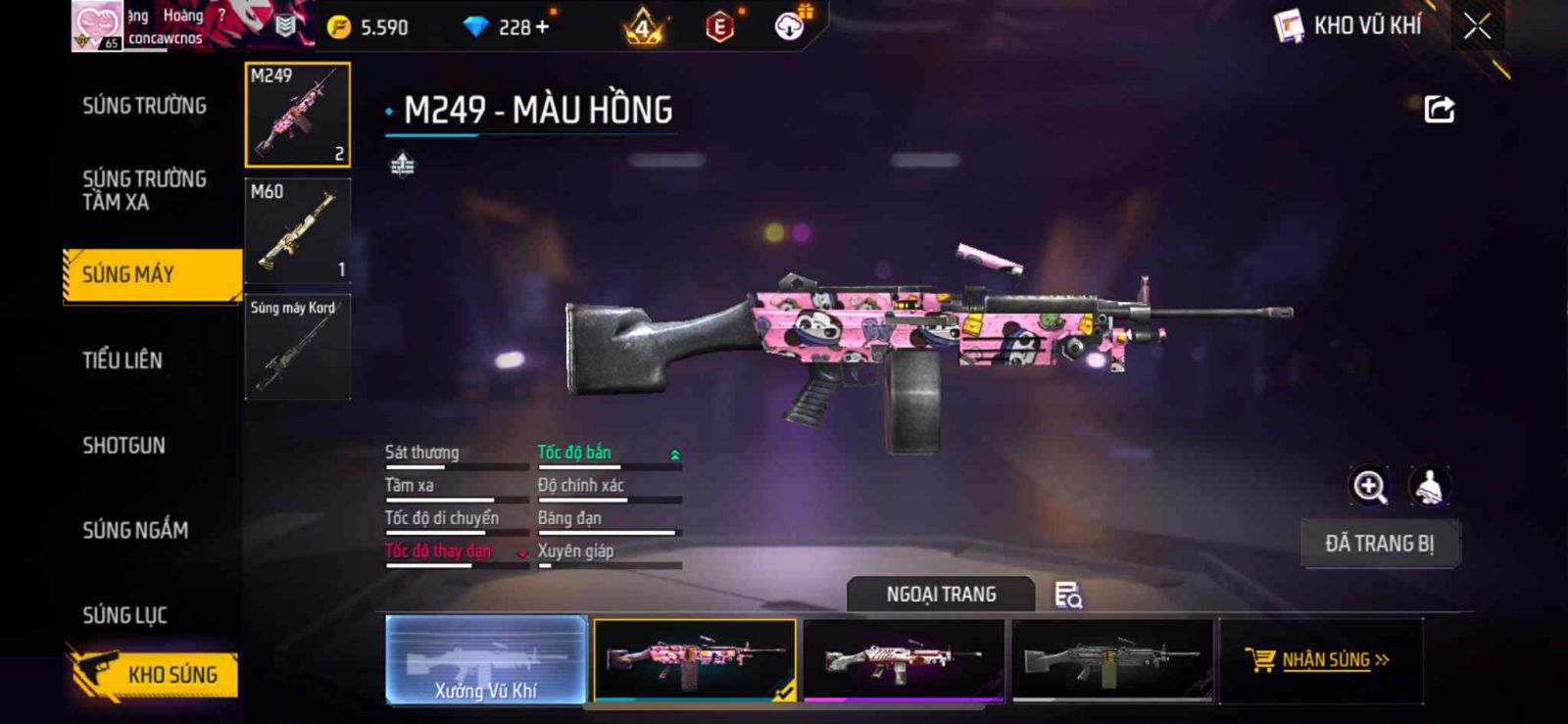Open the Súng Lục category
Viewport: 1568px width, 724px height.
(x=124, y=615)
